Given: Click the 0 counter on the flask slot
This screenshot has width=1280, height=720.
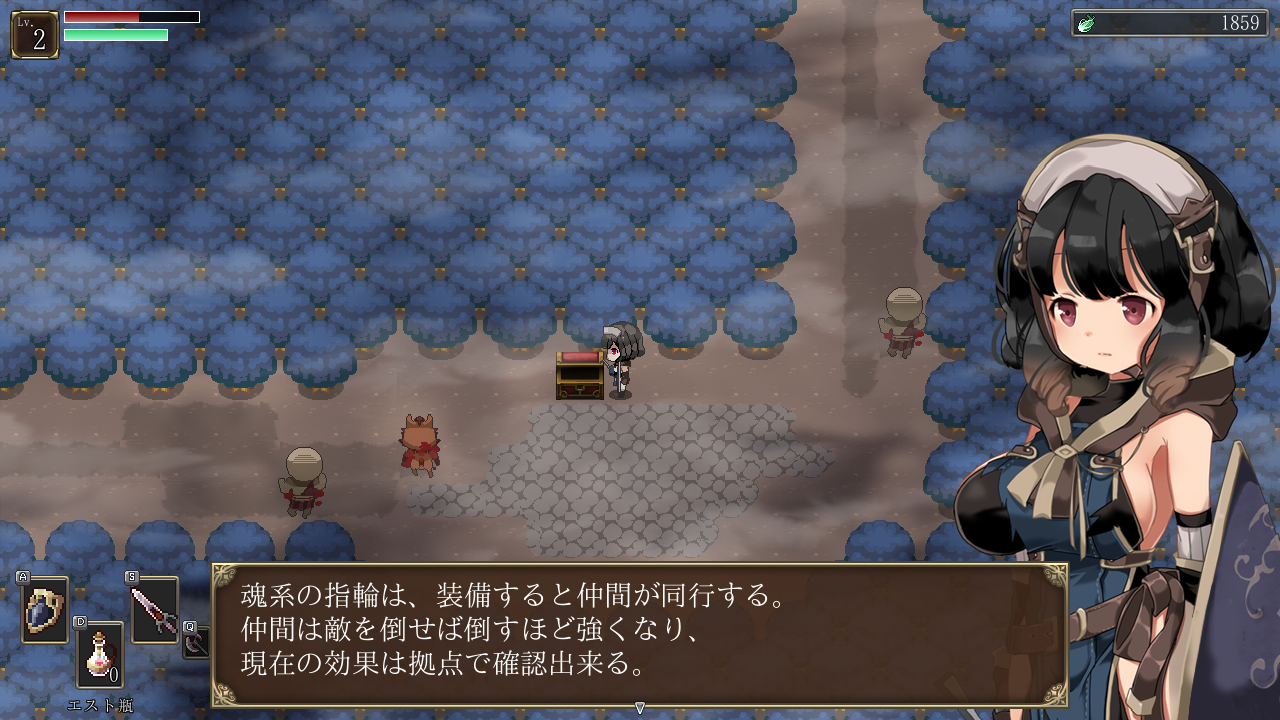Looking at the screenshot, I should coord(116,676).
